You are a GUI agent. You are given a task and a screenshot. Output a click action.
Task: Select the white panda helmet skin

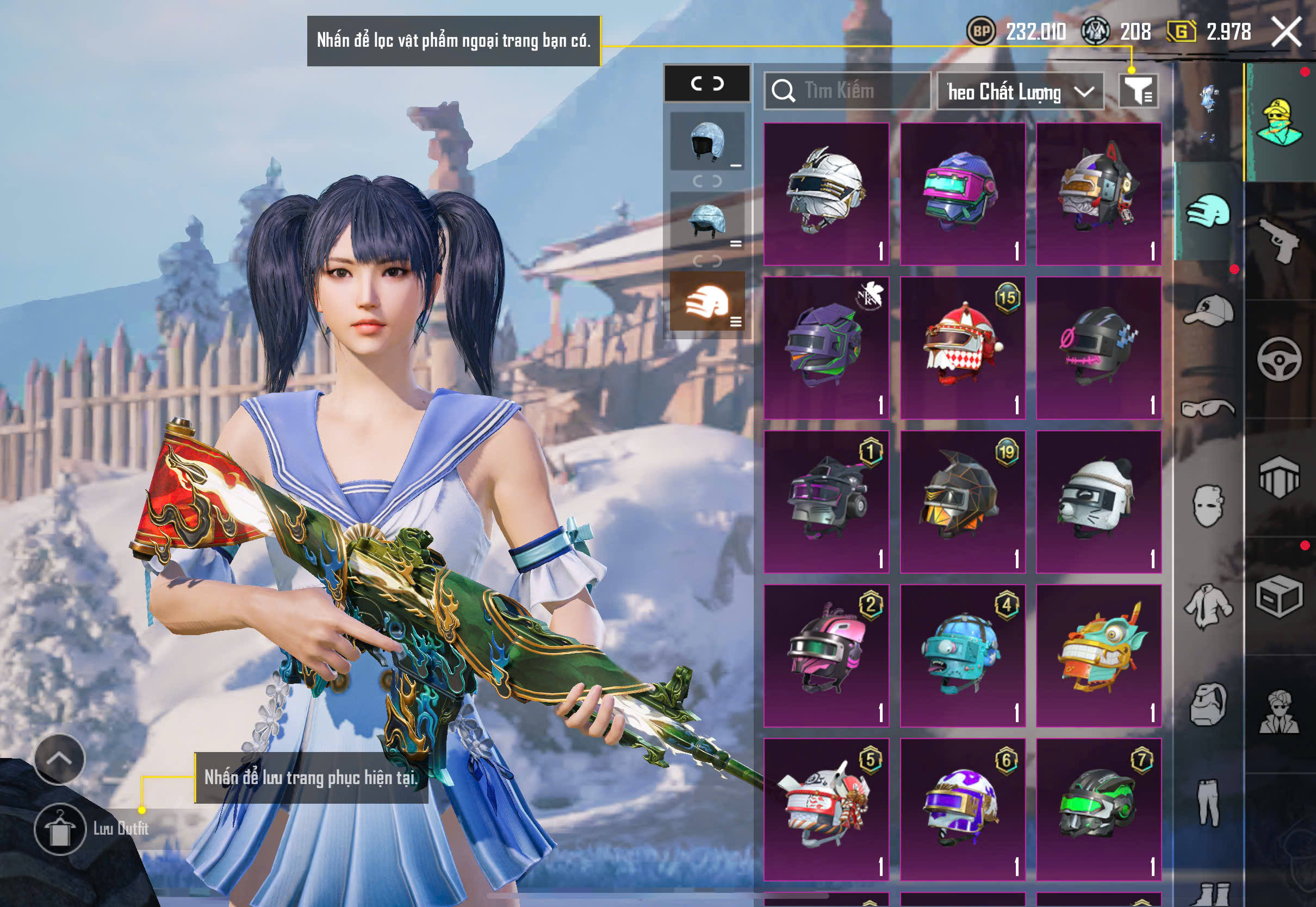pos(1098,502)
